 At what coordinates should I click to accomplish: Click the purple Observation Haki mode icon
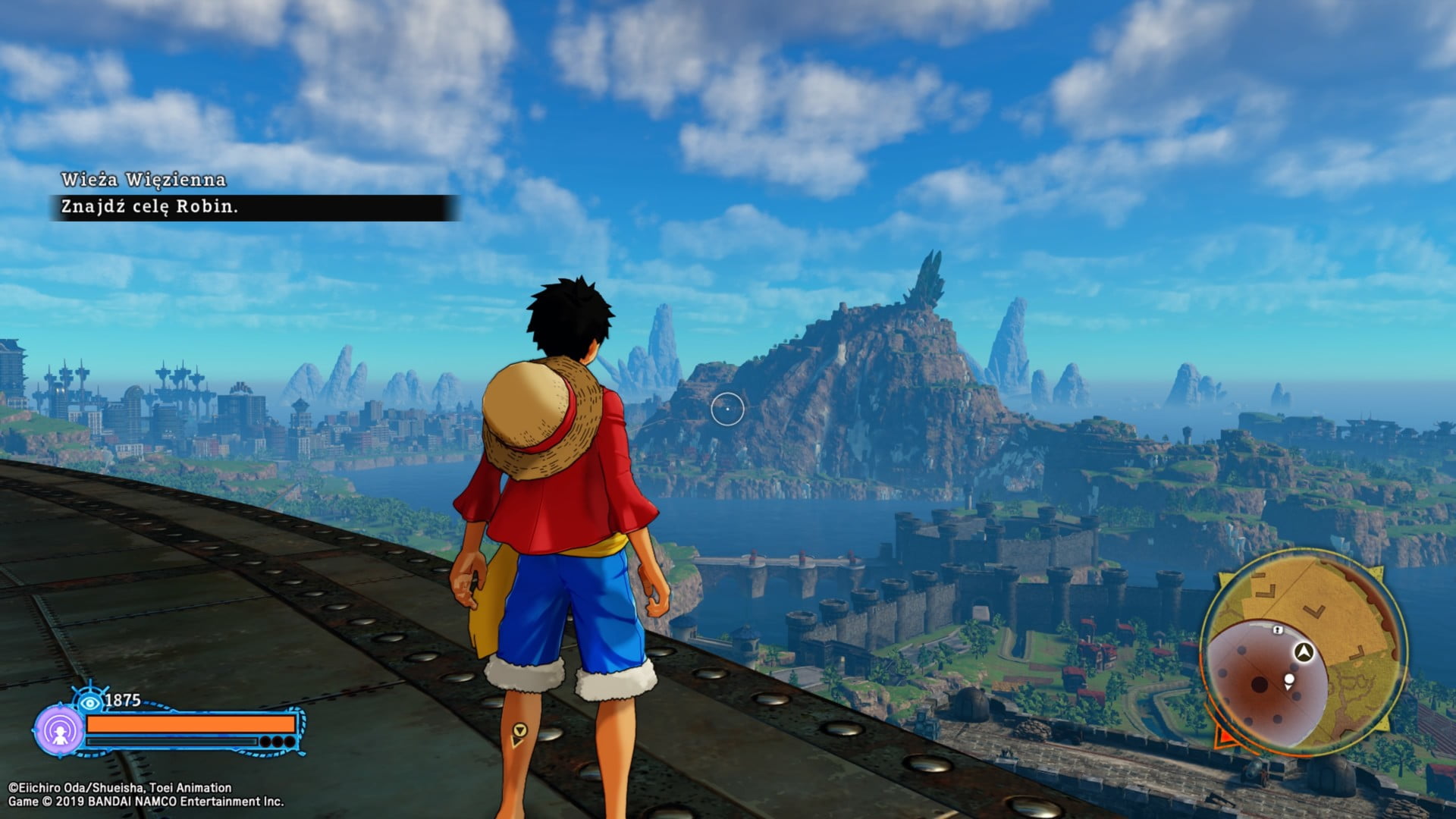point(59,730)
